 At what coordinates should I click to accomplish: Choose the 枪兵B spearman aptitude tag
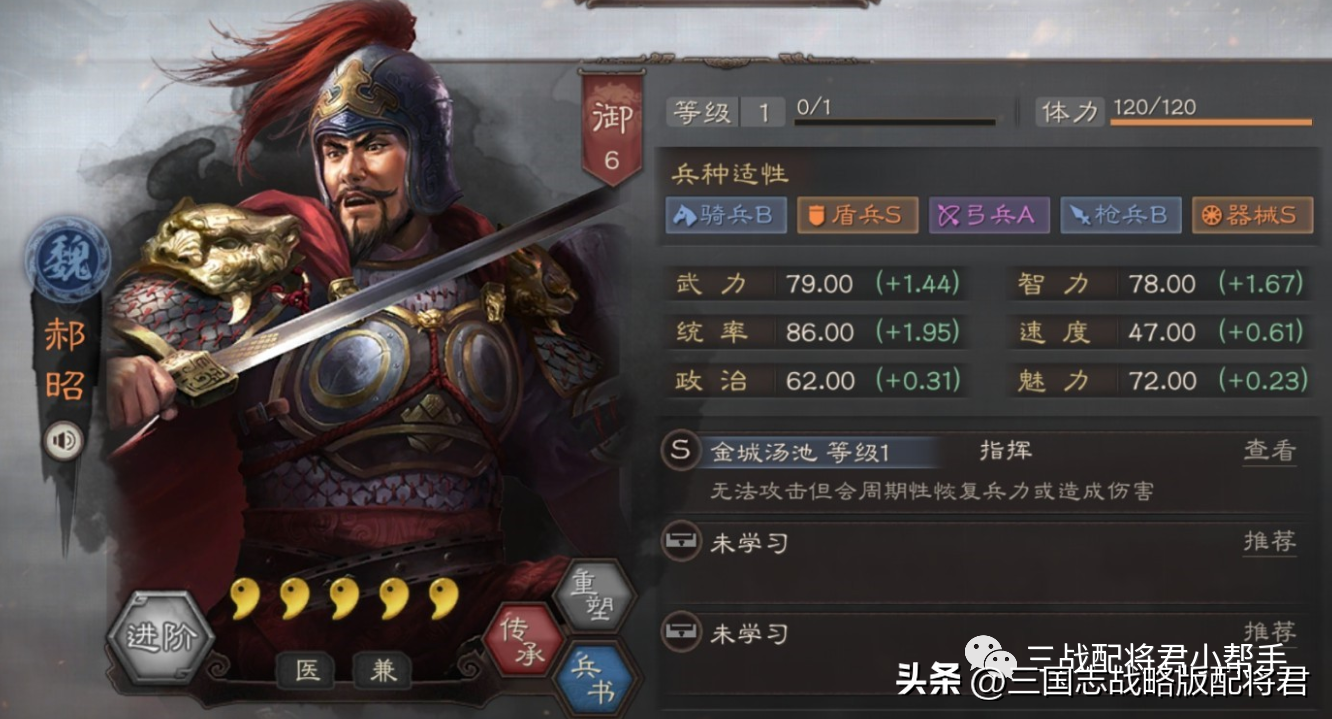pos(1121,215)
